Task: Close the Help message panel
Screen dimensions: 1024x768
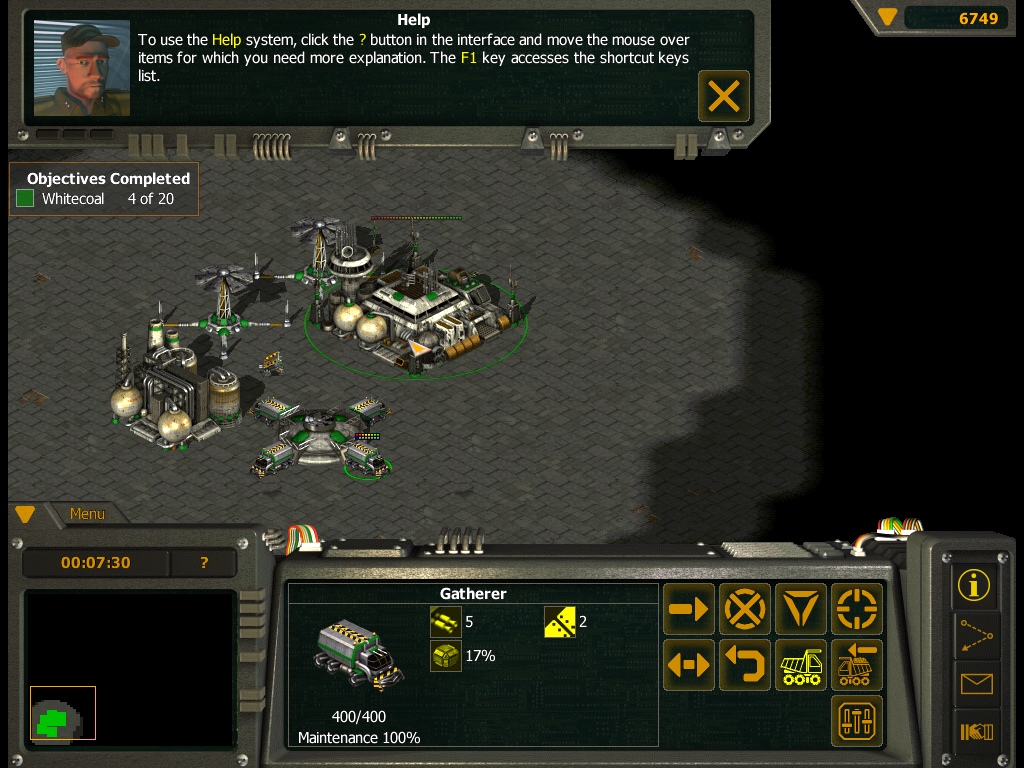Action: point(723,96)
